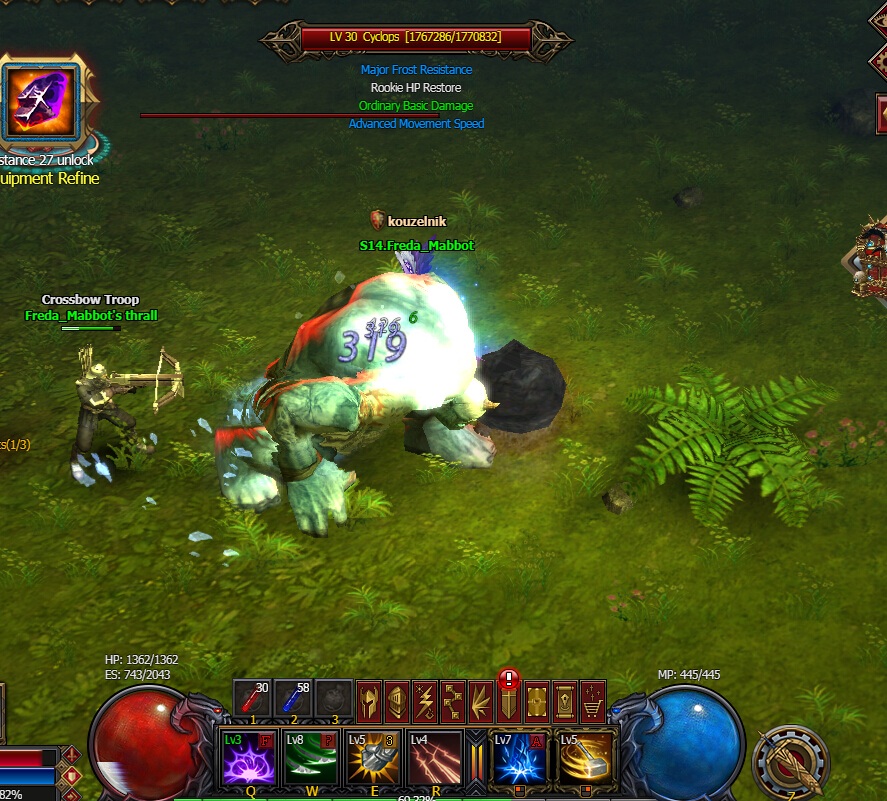887x801 pixels.
Task: Use the red Lv4 claw streak skill
Action: [x=434, y=757]
